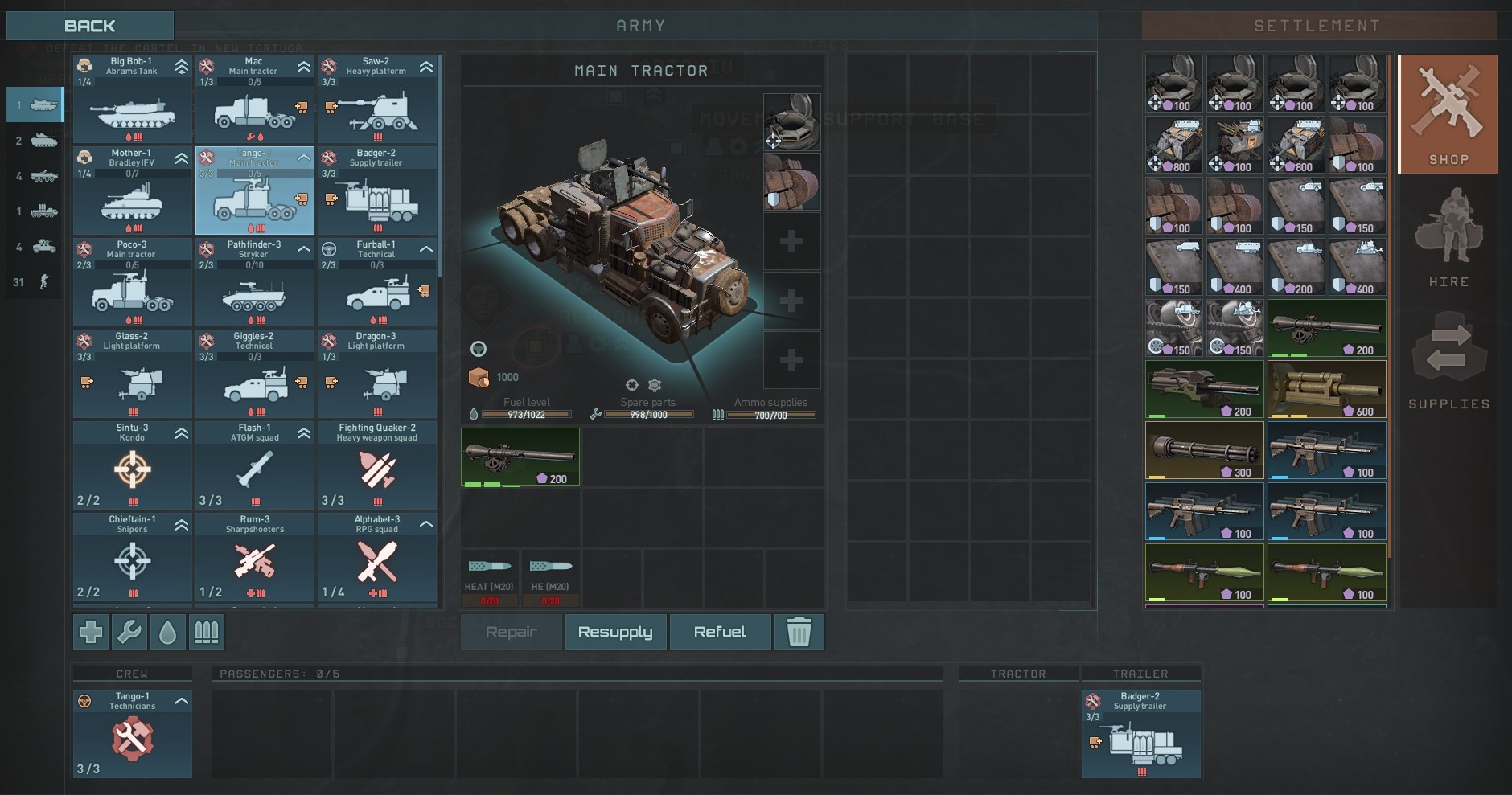The width and height of the screenshot is (1512, 795).
Task: Open the Supplies tab
Action: [x=1448, y=361]
